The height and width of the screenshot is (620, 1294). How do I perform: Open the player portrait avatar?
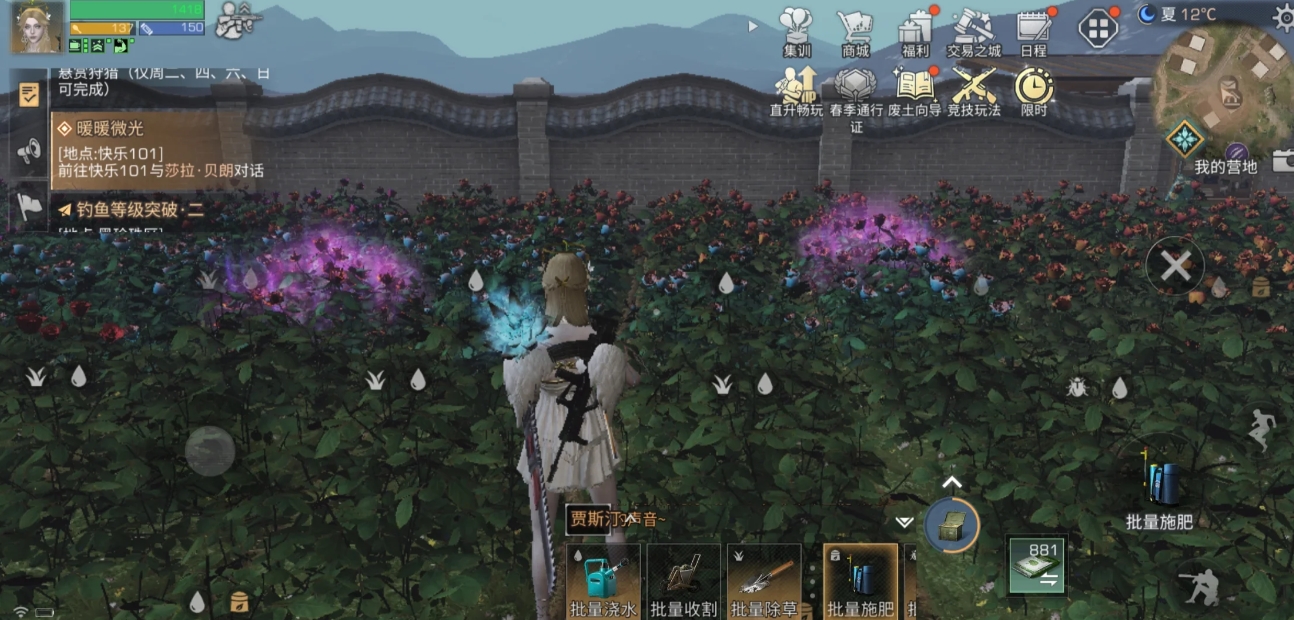[x=37, y=27]
